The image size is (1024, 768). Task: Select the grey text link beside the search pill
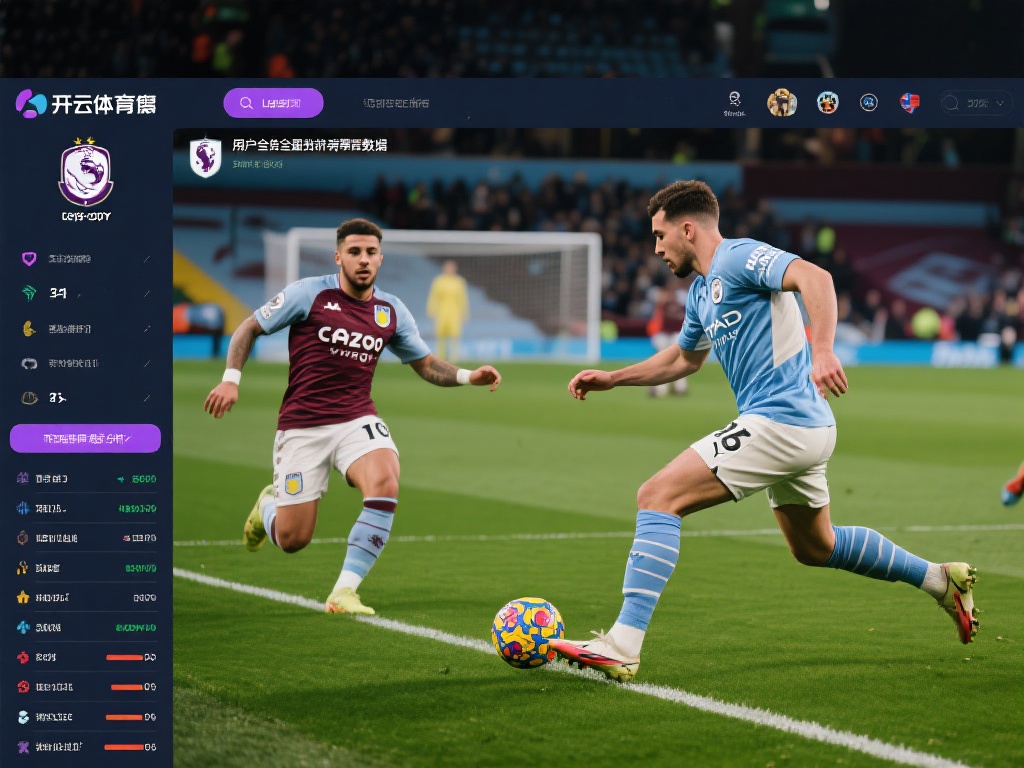click(x=396, y=103)
